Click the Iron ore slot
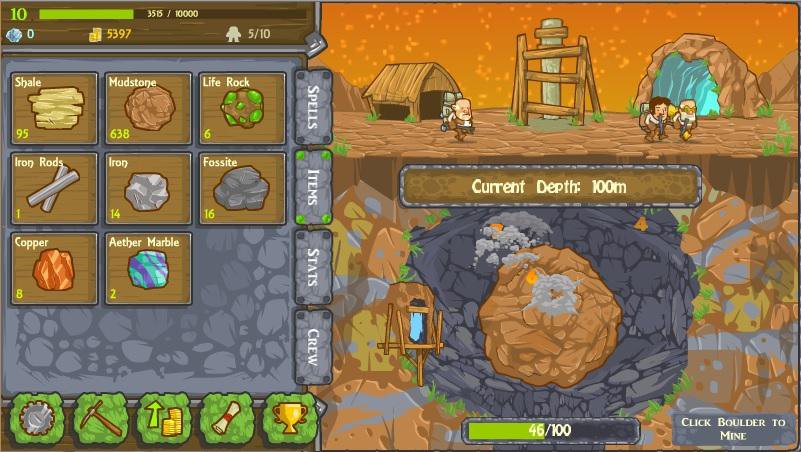This screenshot has width=801, height=452. [148, 188]
